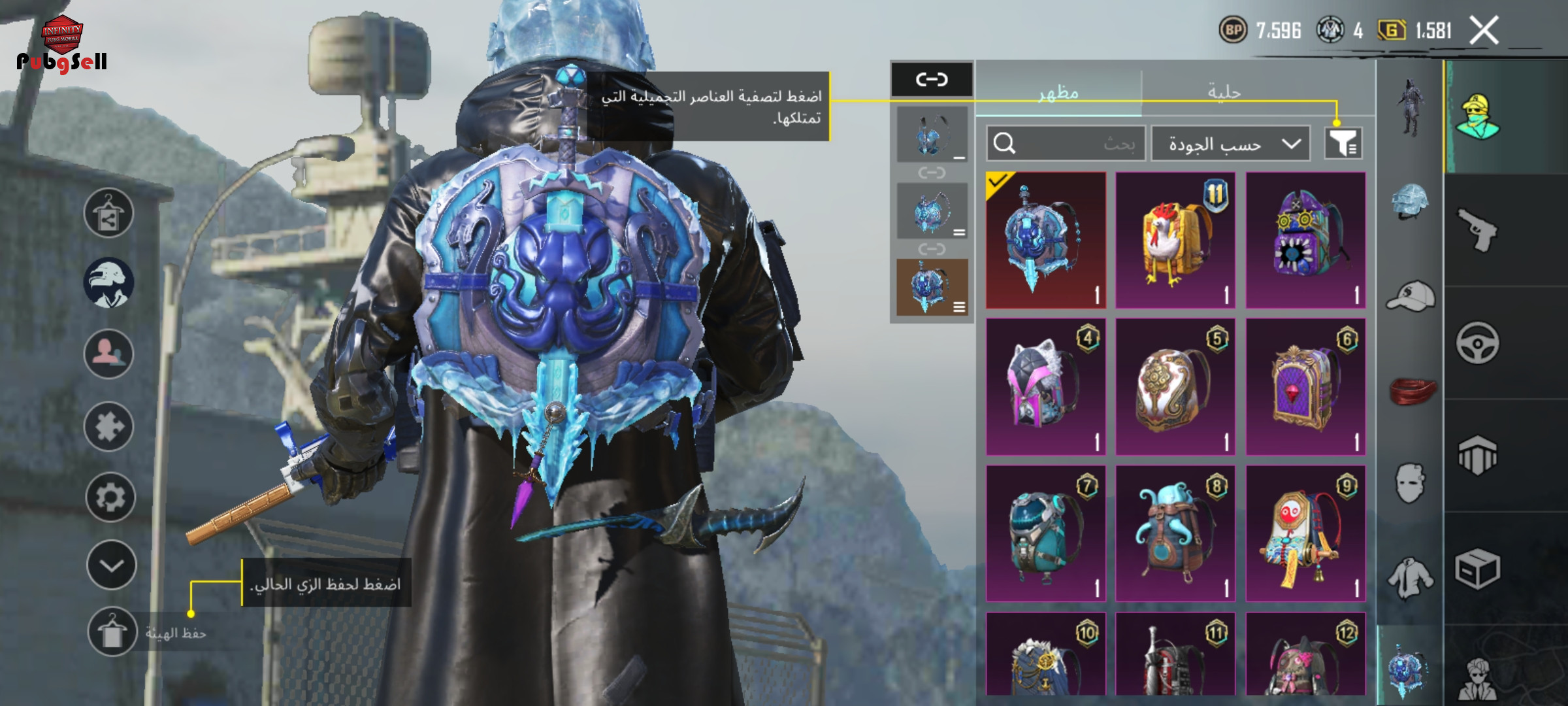Select the purple monster backpack skin
The width and height of the screenshot is (1568, 706).
(1305, 241)
